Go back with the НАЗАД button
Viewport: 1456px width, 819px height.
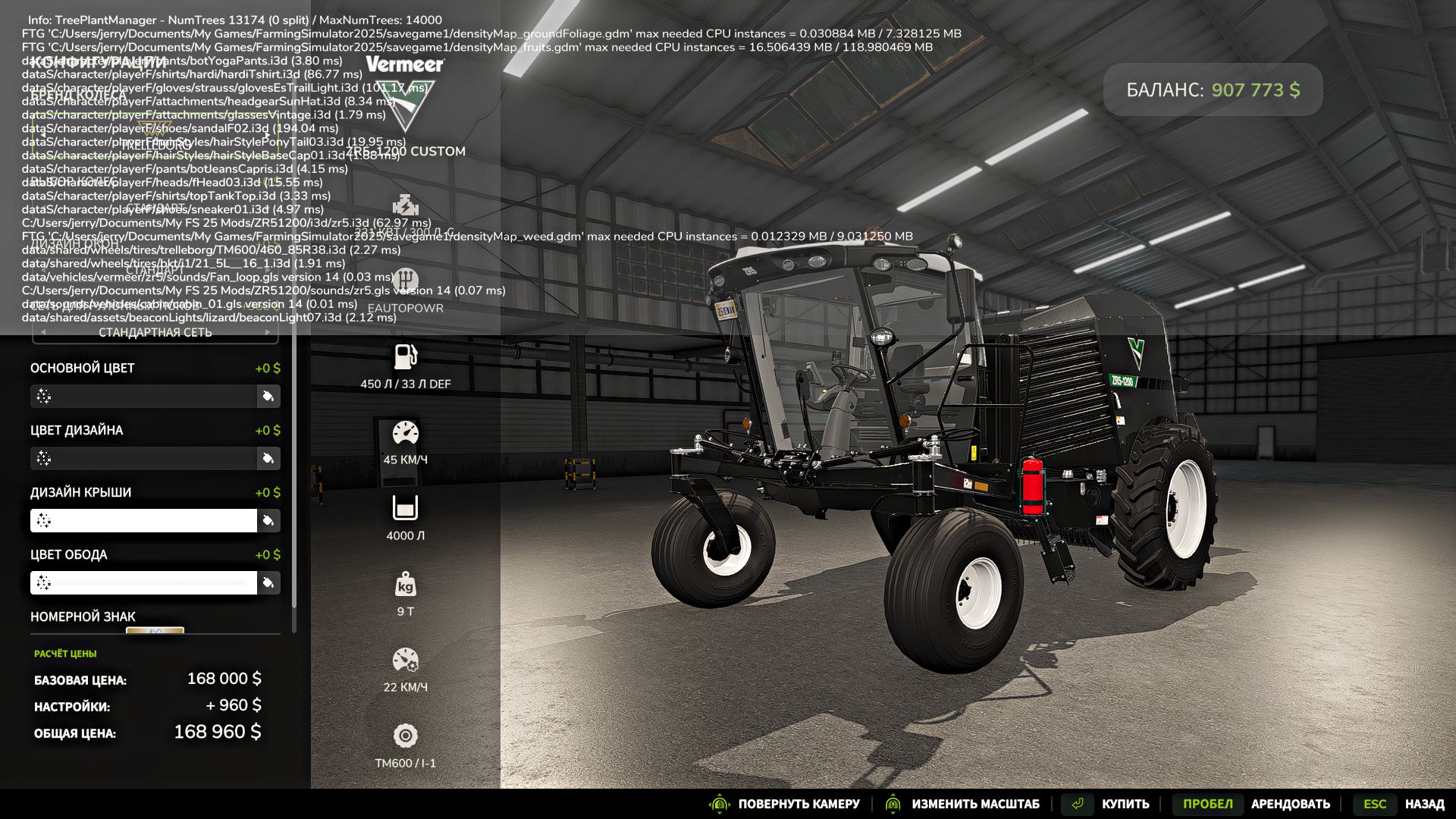pyautogui.click(x=1423, y=804)
